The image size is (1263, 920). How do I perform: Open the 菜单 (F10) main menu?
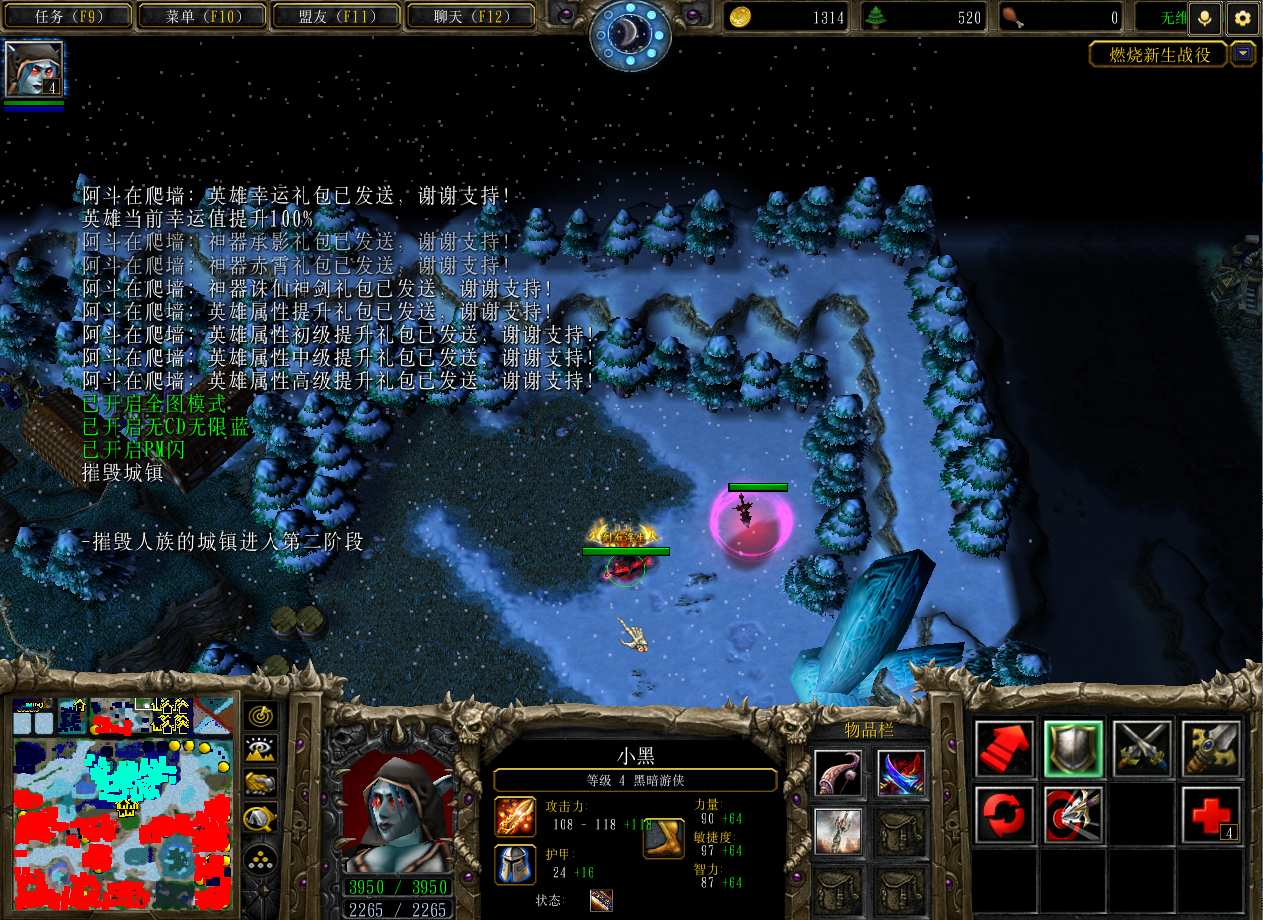(202, 17)
